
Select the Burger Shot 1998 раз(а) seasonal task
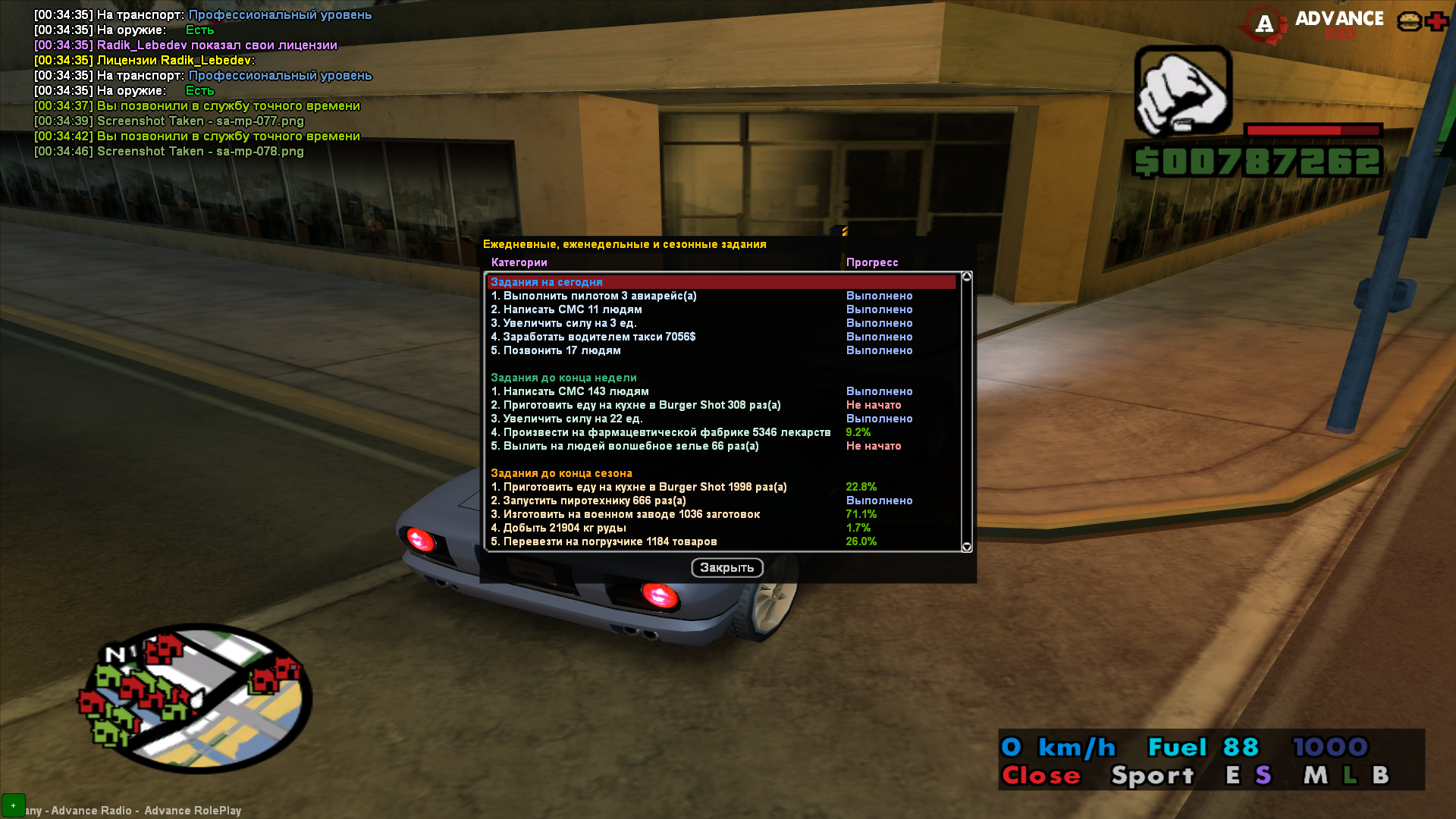click(x=639, y=487)
